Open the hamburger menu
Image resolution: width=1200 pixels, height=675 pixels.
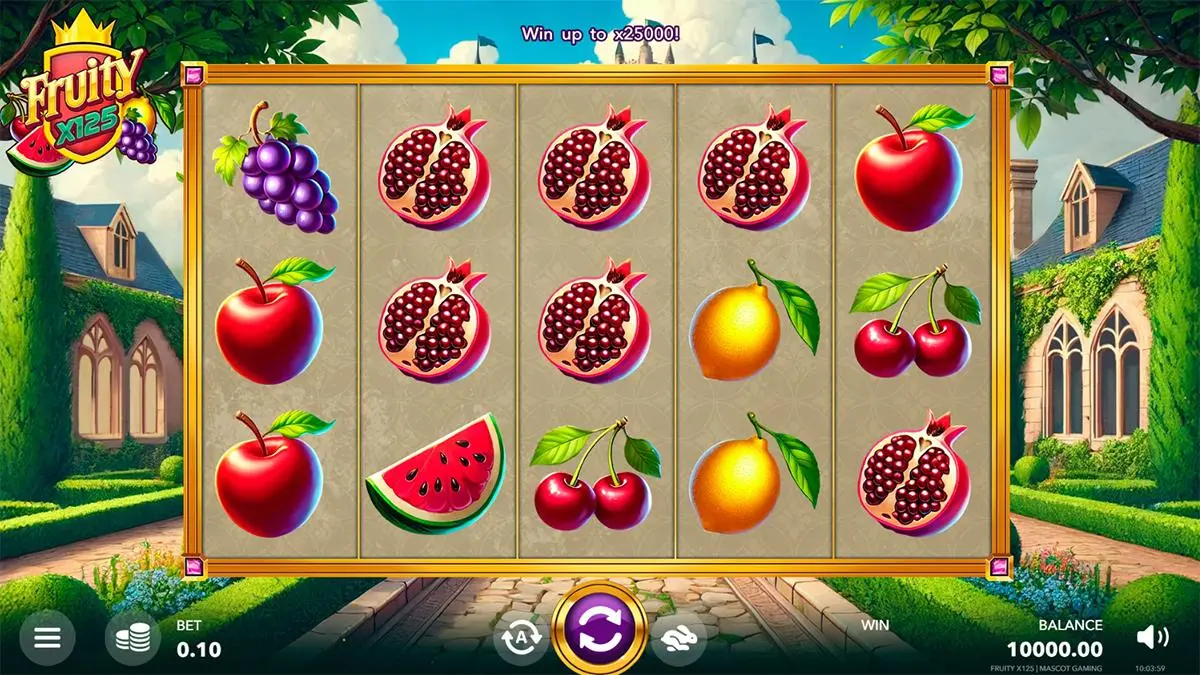coord(47,638)
